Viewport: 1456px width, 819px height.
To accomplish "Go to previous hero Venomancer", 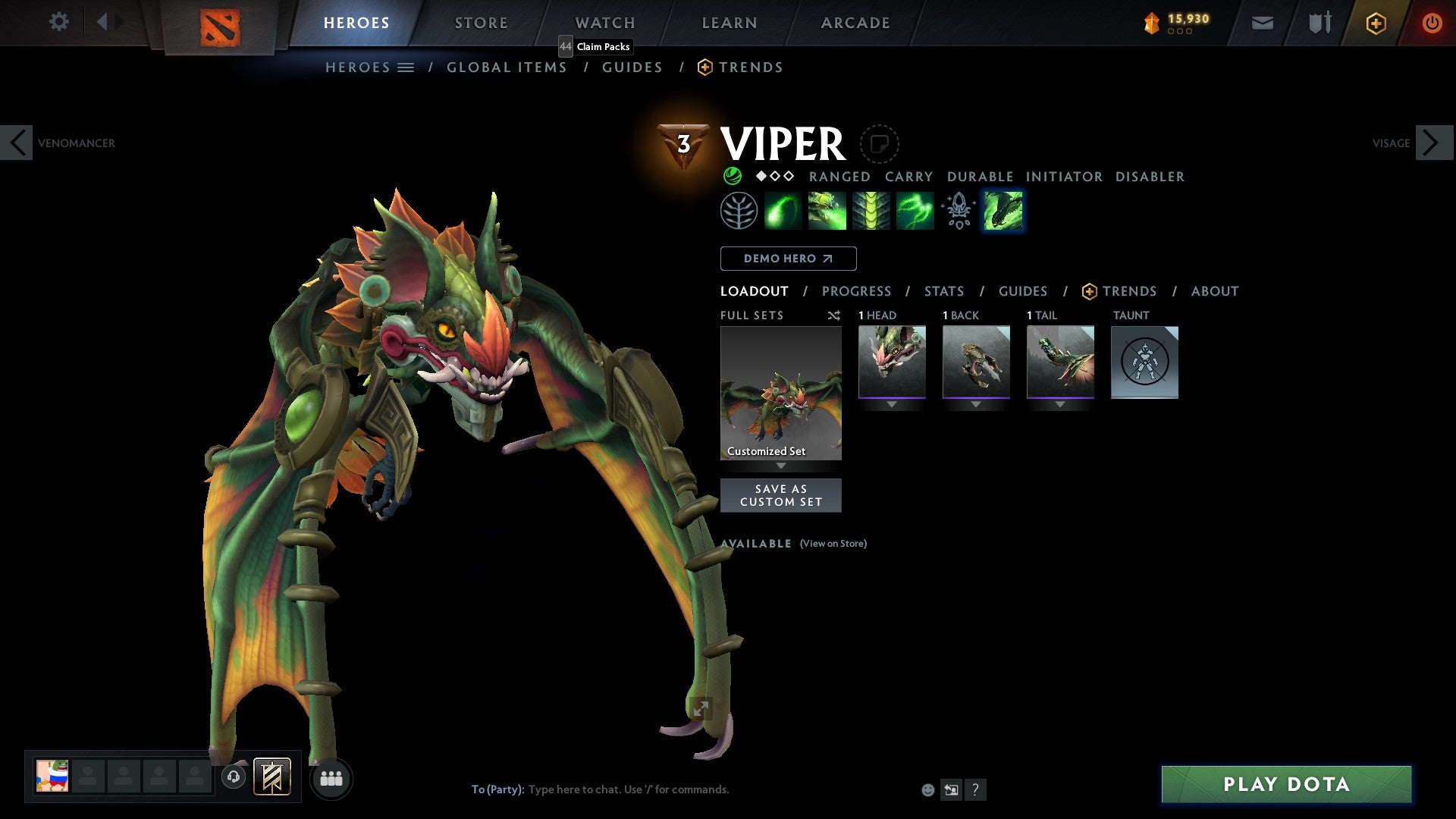I will (x=17, y=143).
